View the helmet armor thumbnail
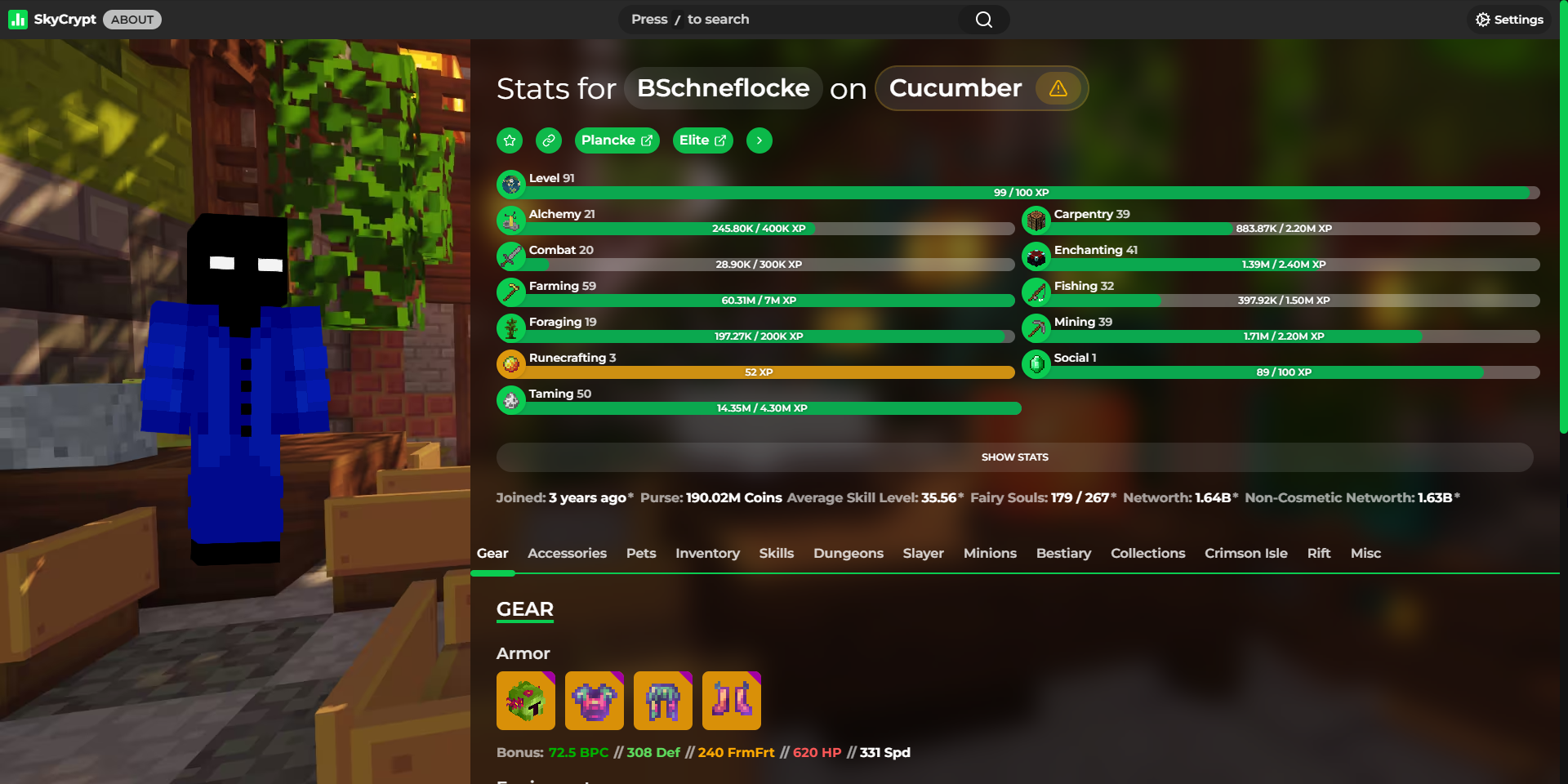1568x784 pixels. click(525, 701)
